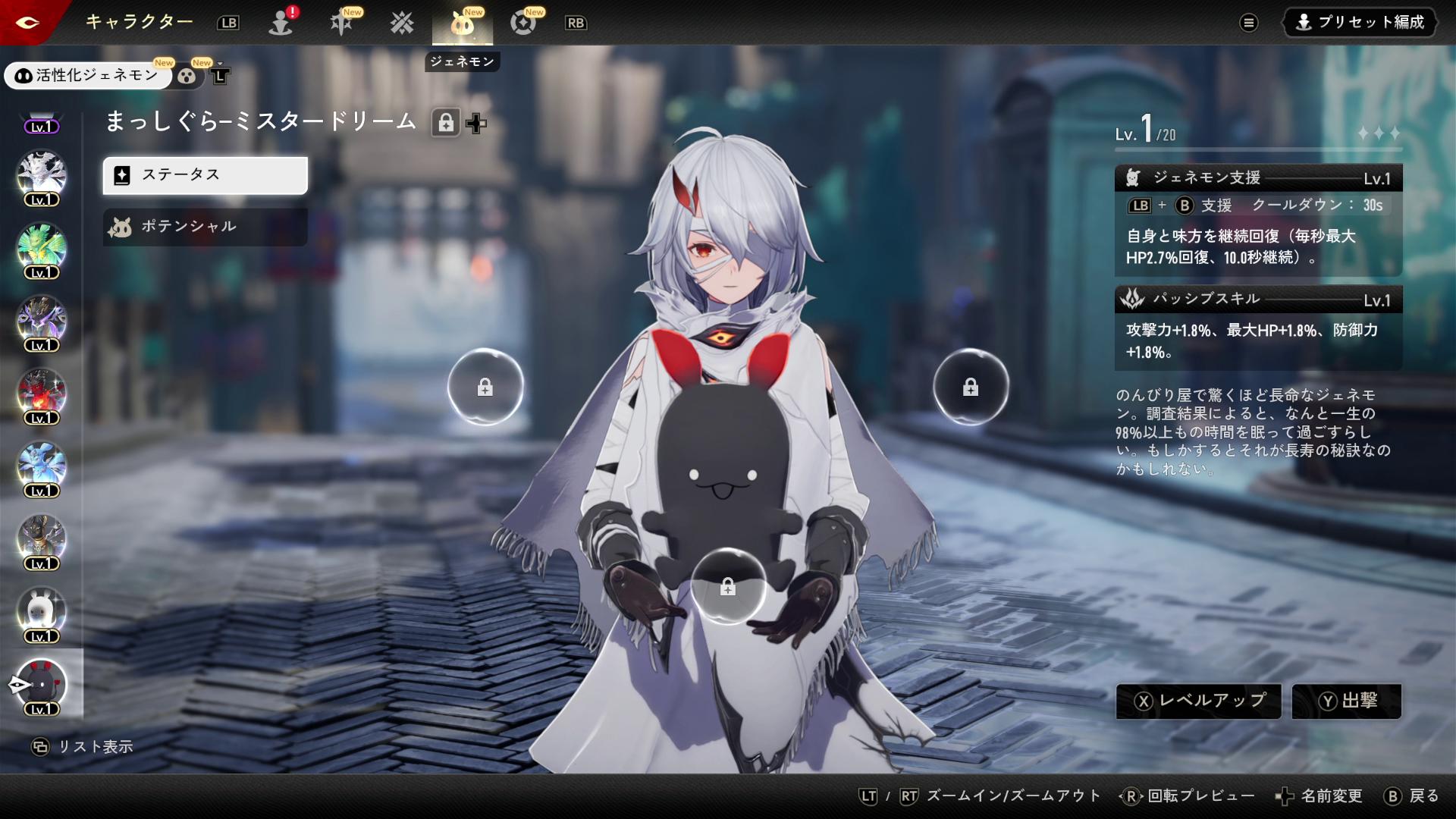Open the round menu icon beside preset
Viewport: 1456px width, 819px height.
[1248, 23]
